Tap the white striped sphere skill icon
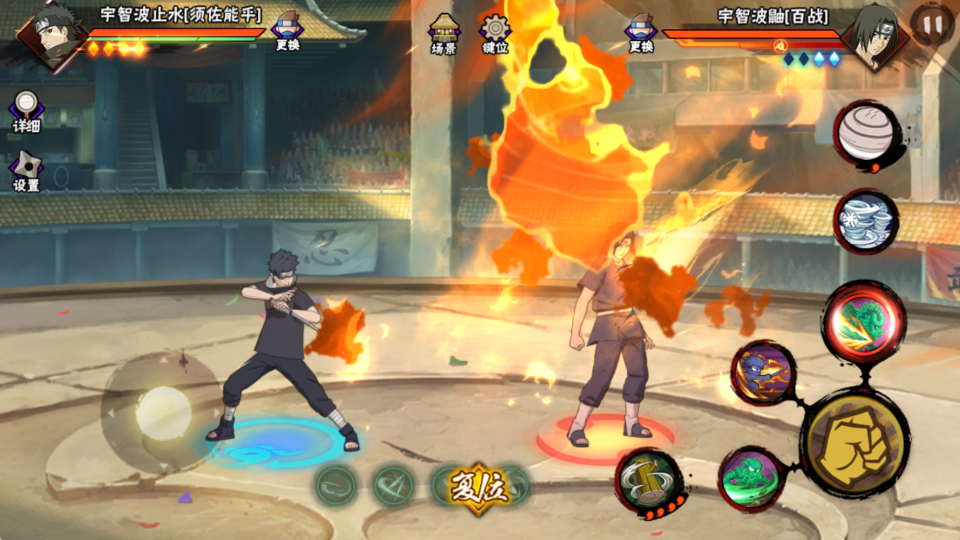The image size is (960, 540). [867, 132]
